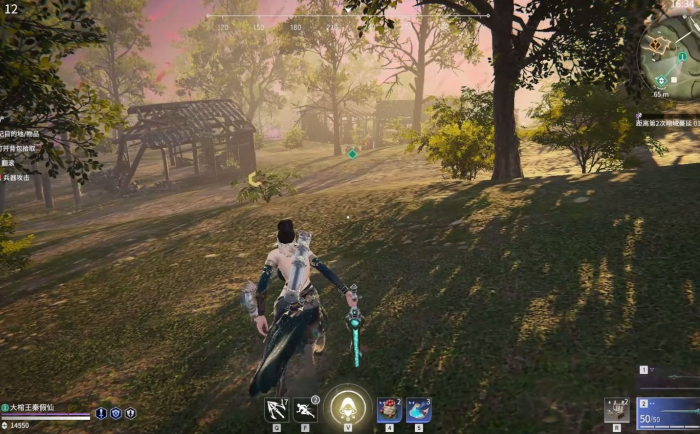The width and height of the screenshot is (700, 434).
Task: Click the green numbered teammate marker on minimap
Action: click(x=682, y=57)
